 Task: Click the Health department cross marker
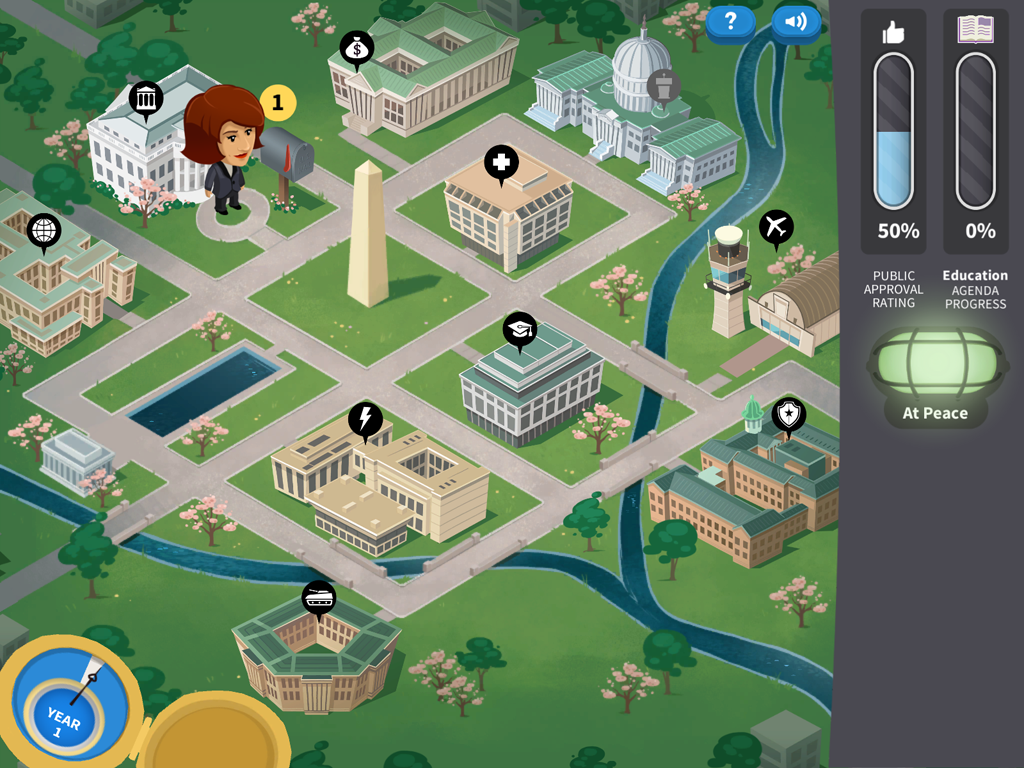coord(501,162)
